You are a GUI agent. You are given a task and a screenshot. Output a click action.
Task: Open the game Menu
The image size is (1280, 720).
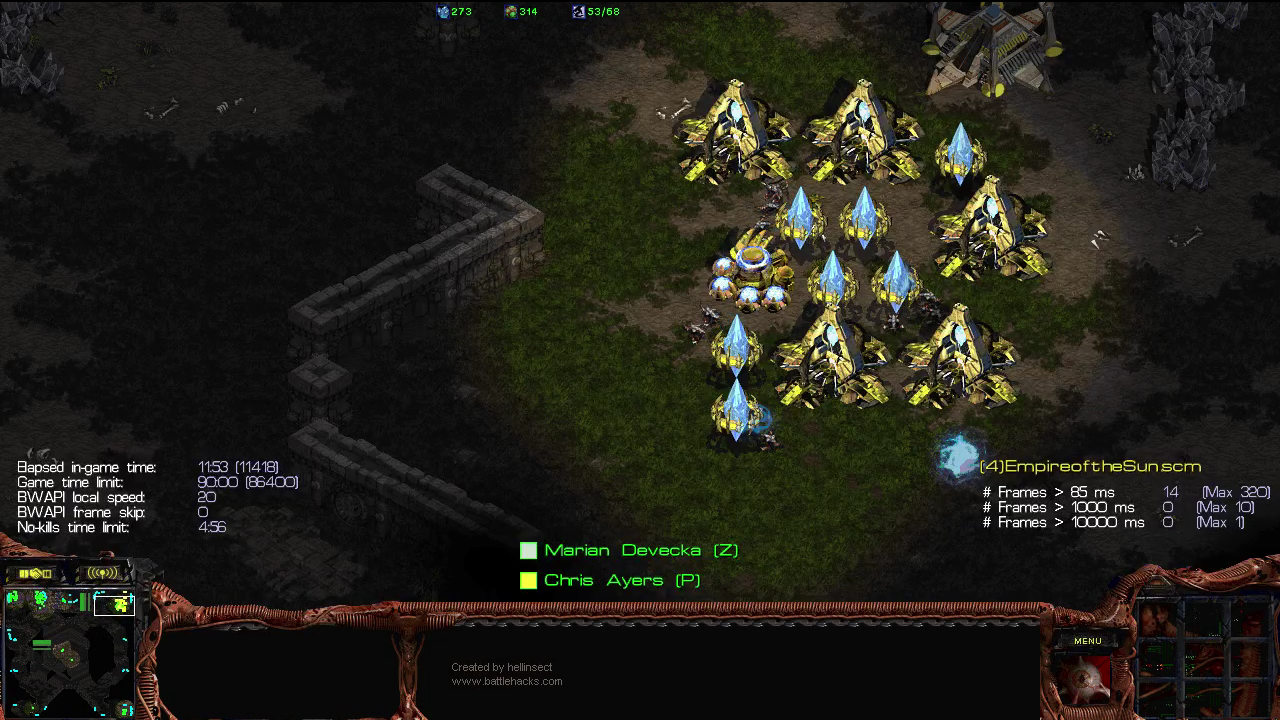pyautogui.click(x=1087, y=641)
